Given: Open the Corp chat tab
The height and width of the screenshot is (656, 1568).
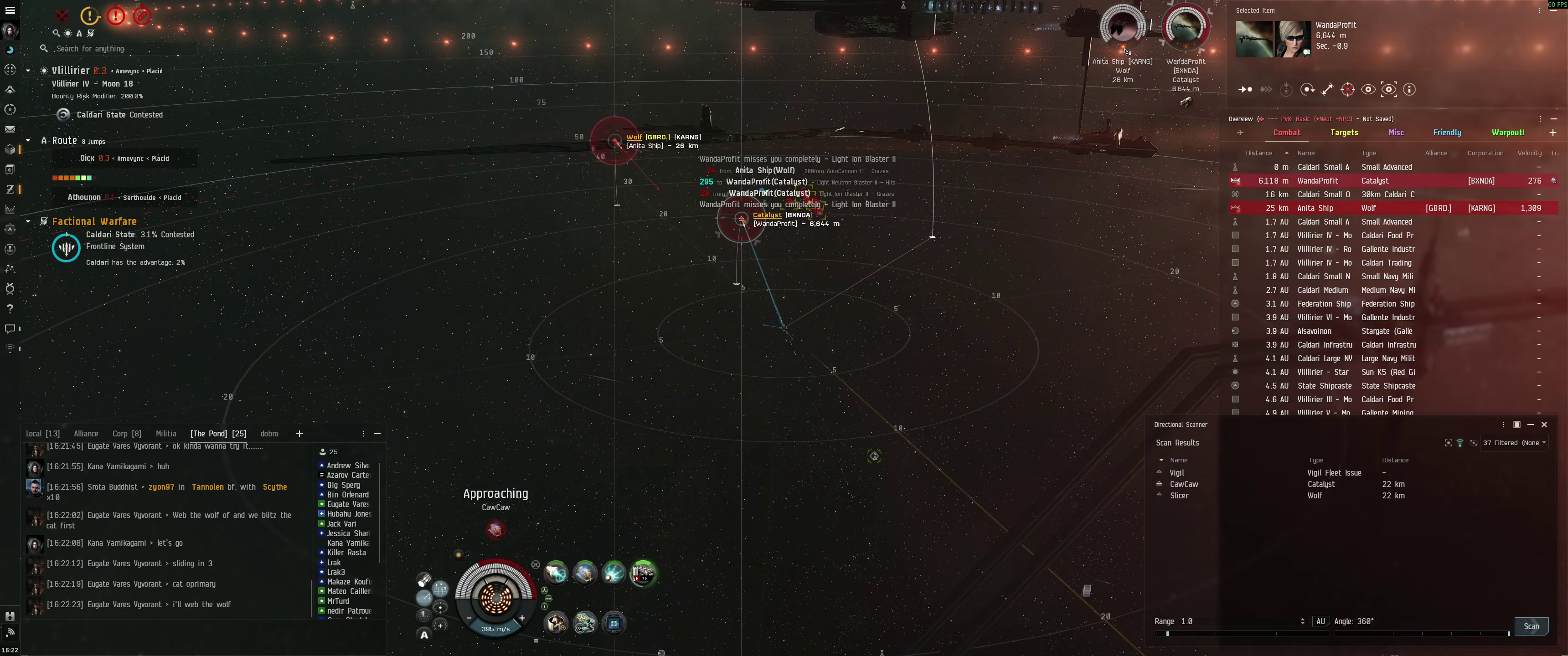Looking at the screenshot, I should (127, 434).
